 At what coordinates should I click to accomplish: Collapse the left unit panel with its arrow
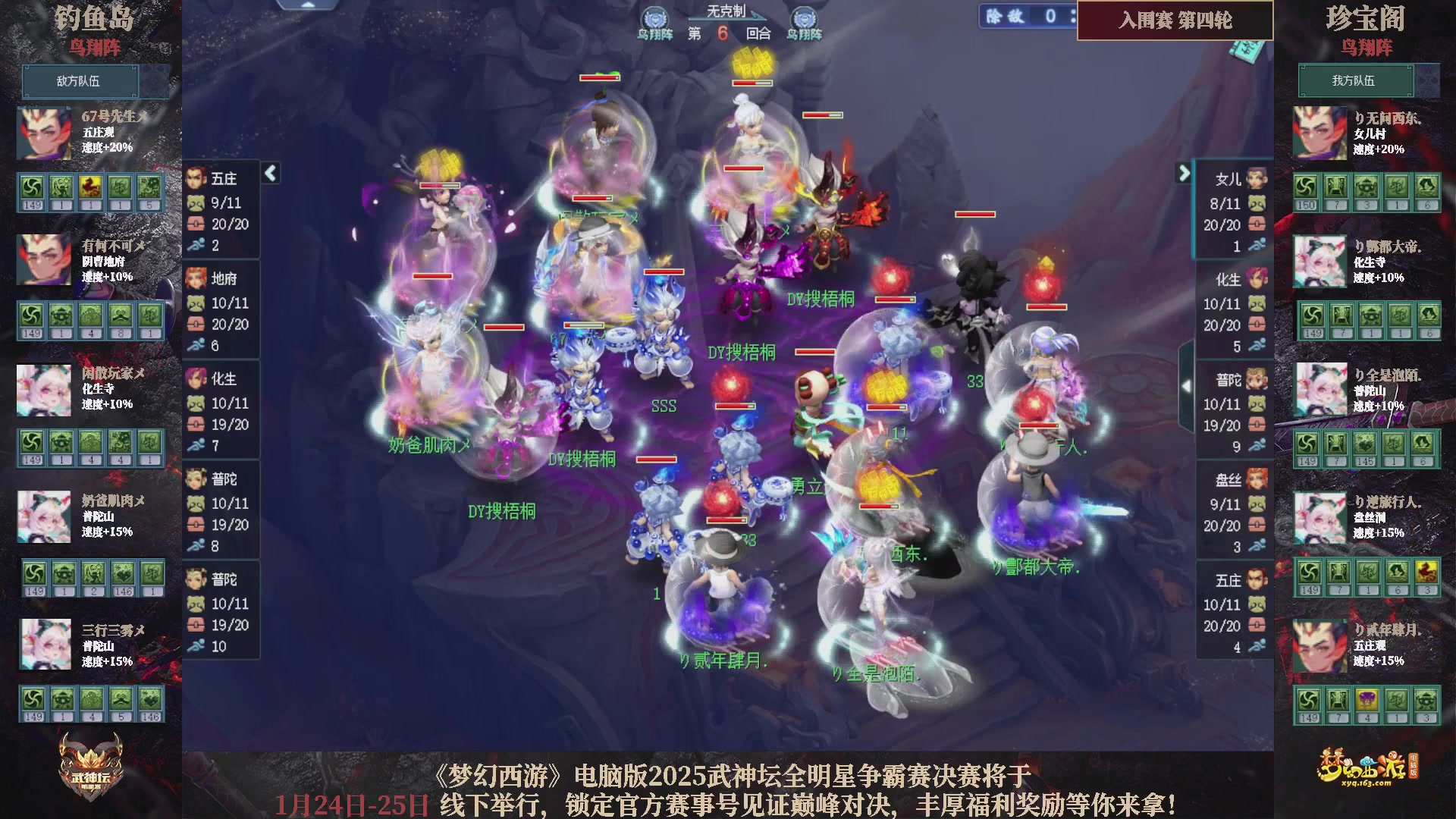click(269, 173)
